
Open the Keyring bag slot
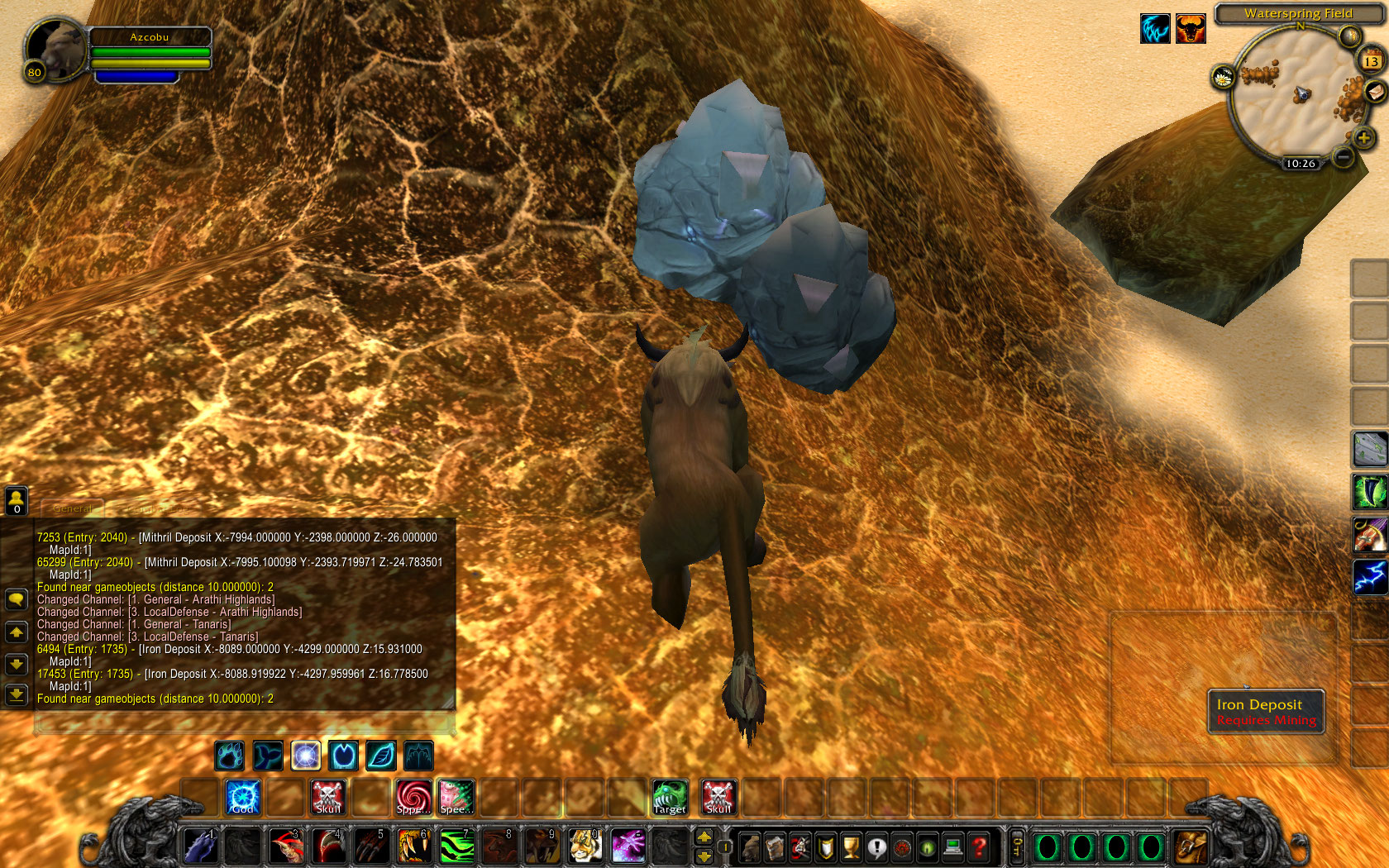[1017, 847]
